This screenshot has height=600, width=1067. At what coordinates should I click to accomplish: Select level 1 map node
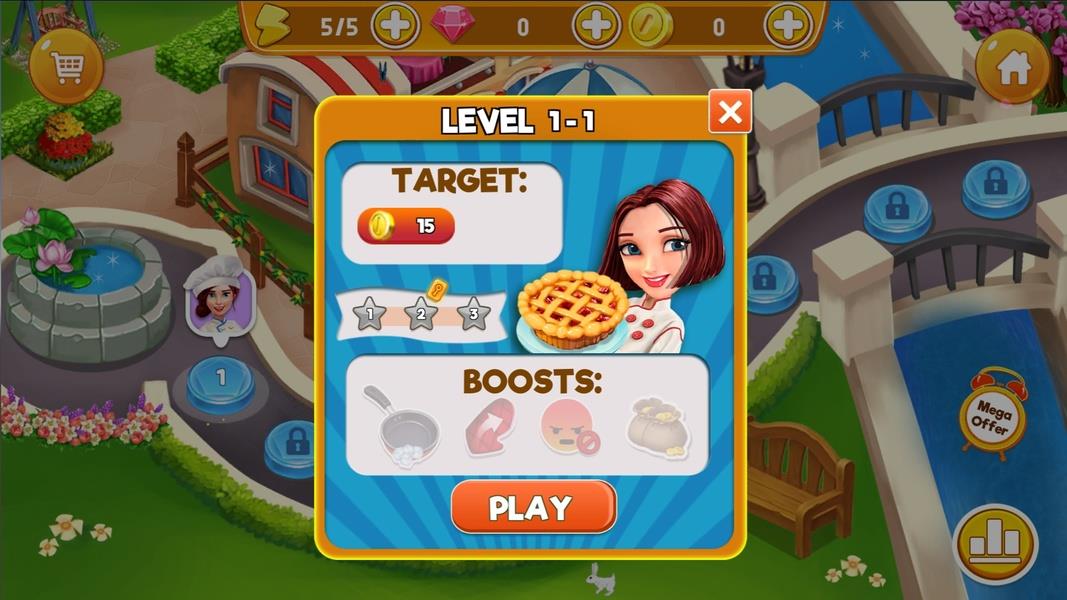coord(221,380)
